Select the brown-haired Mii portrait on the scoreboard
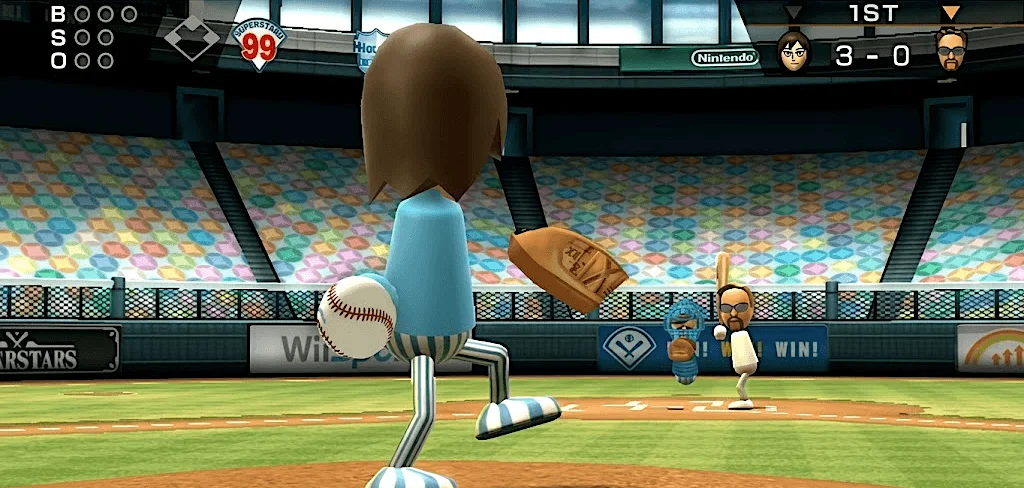This screenshot has height=488, width=1024. (794, 50)
